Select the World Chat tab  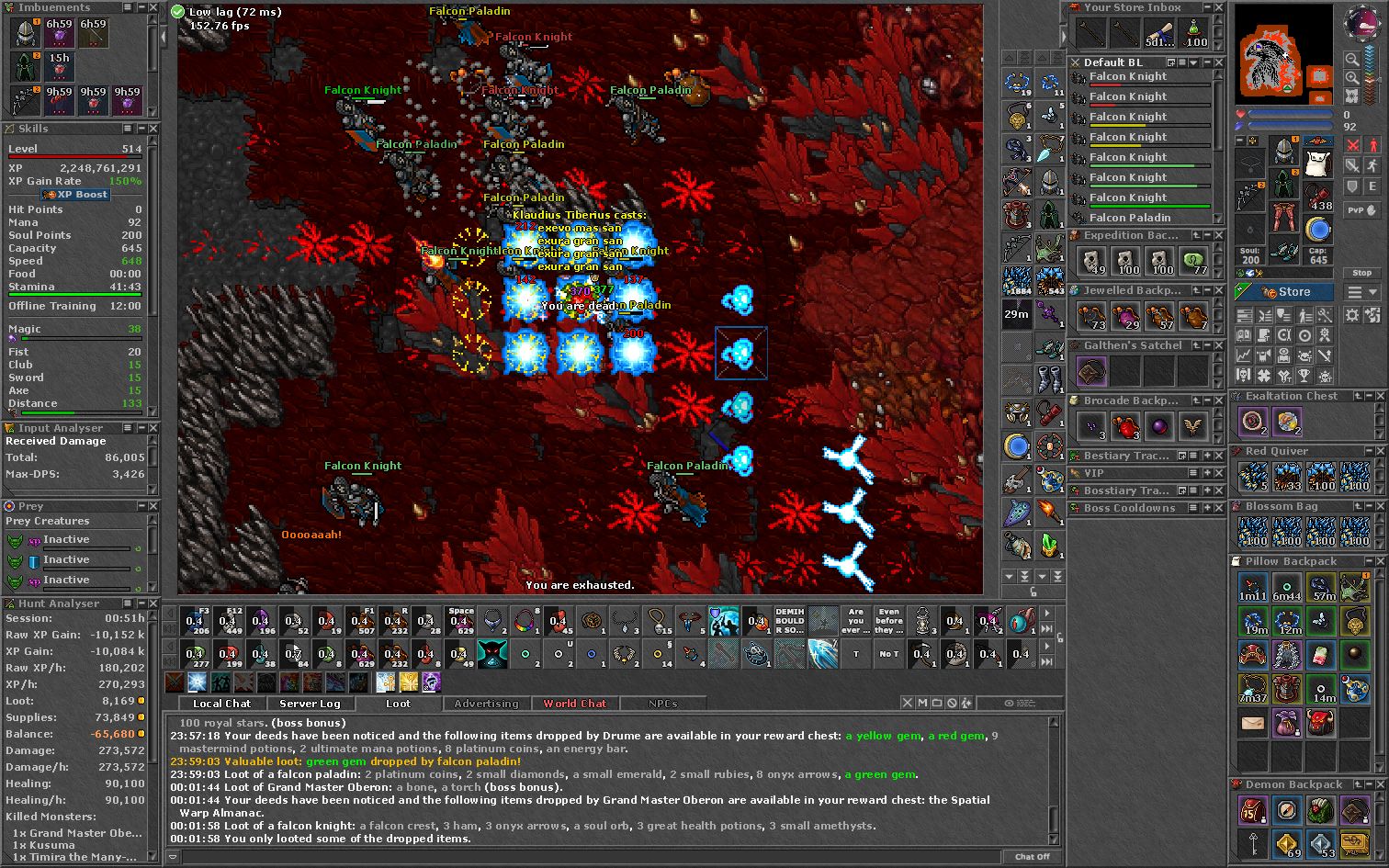tap(574, 704)
